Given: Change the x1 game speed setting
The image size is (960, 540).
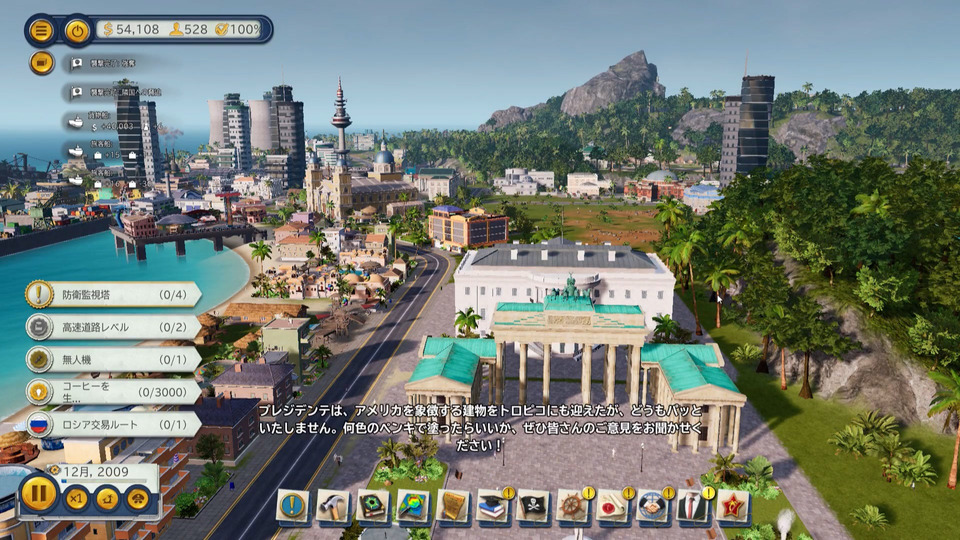Looking at the screenshot, I should coord(76,498).
